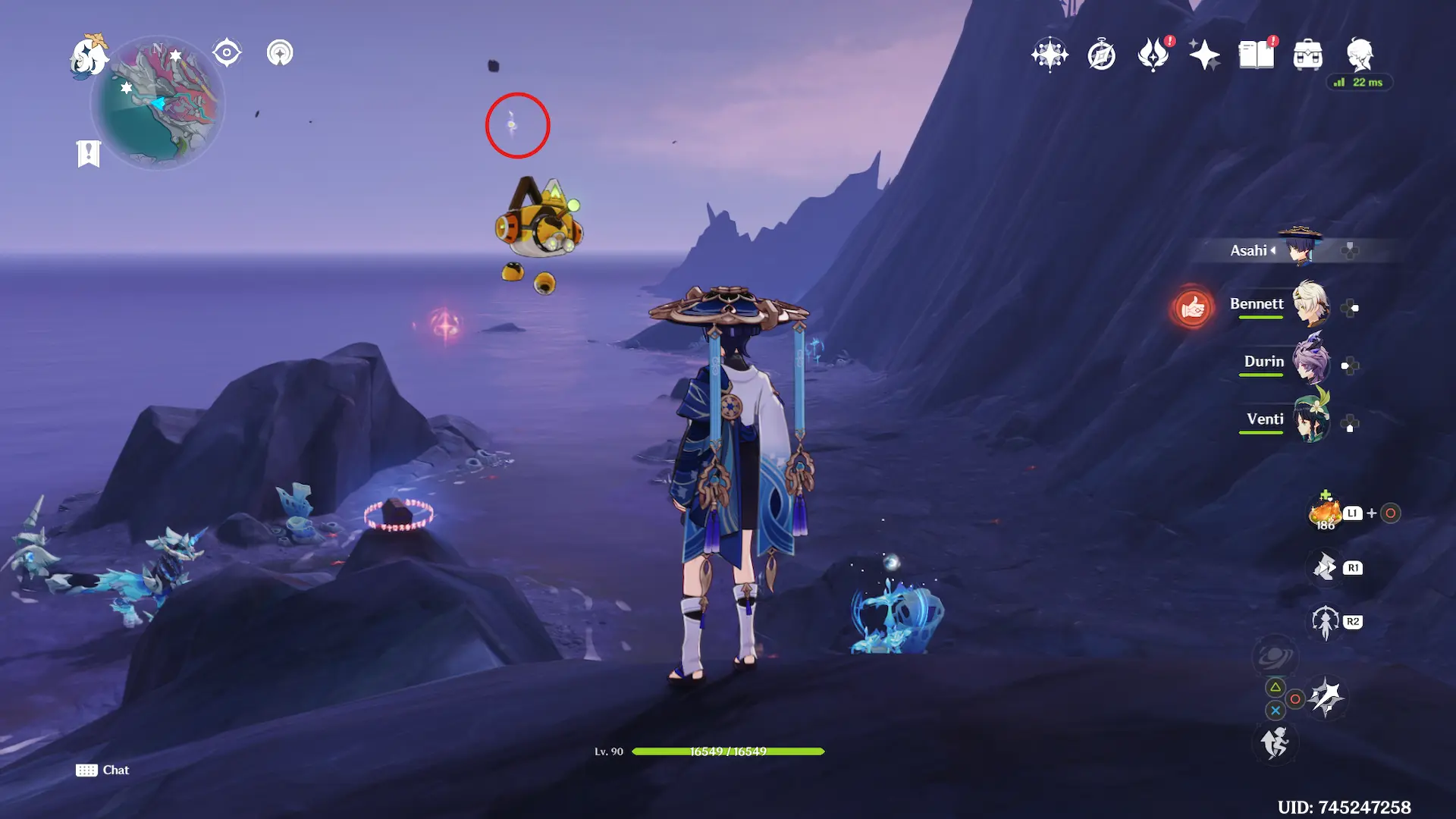
Task: Open the quest bookmark icon below minimap
Action: (x=89, y=153)
